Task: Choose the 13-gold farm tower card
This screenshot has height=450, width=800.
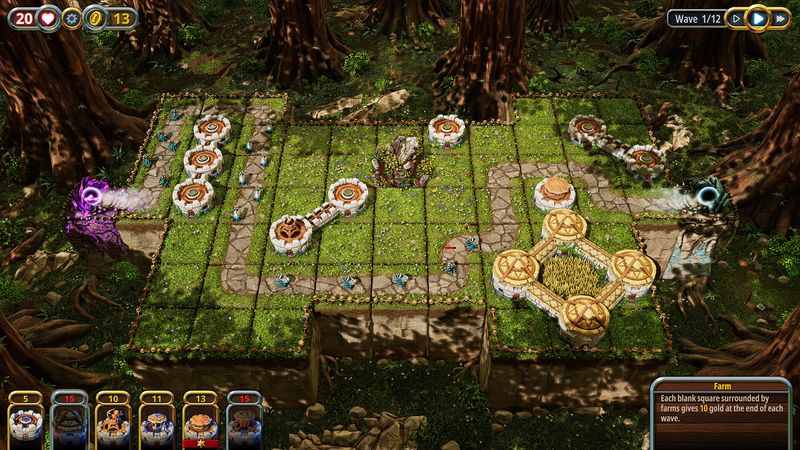Action: tap(198, 421)
